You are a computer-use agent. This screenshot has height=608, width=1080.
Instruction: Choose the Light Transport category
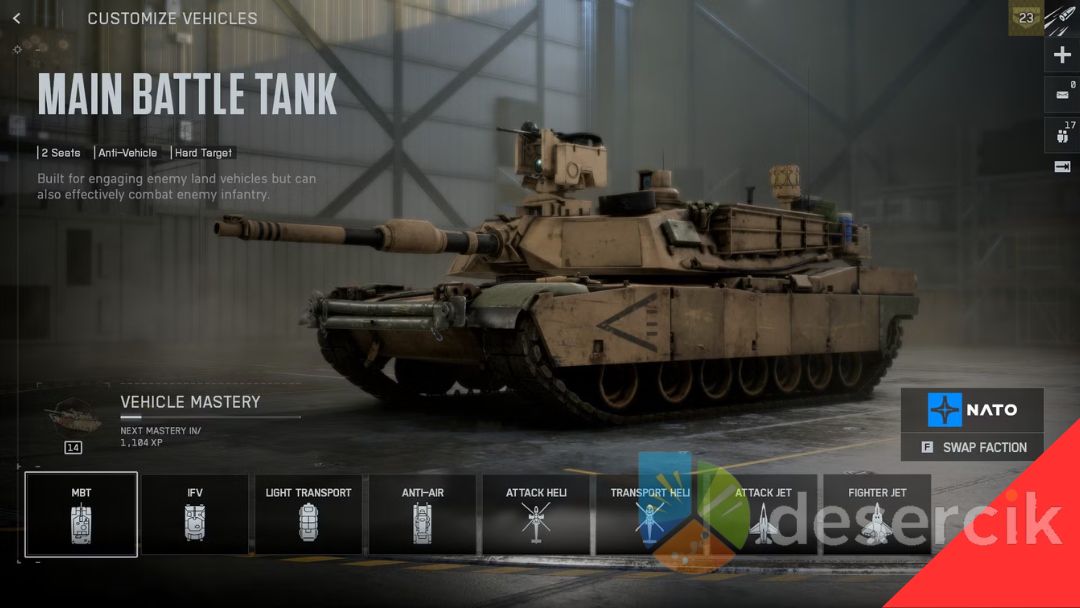pyautogui.click(x=308, y=514)
